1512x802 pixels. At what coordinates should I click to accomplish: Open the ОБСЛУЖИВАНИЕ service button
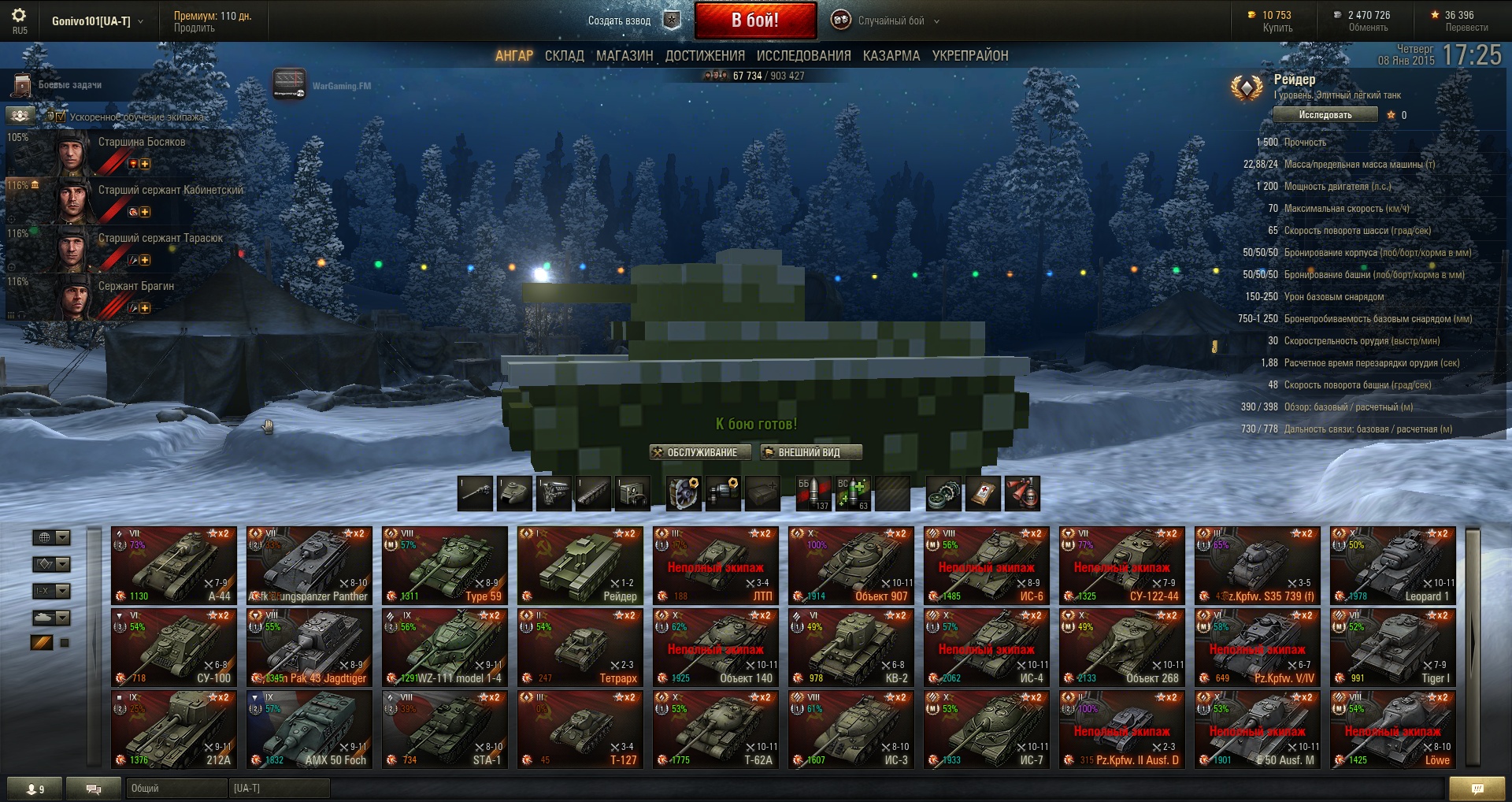[695, 452]
